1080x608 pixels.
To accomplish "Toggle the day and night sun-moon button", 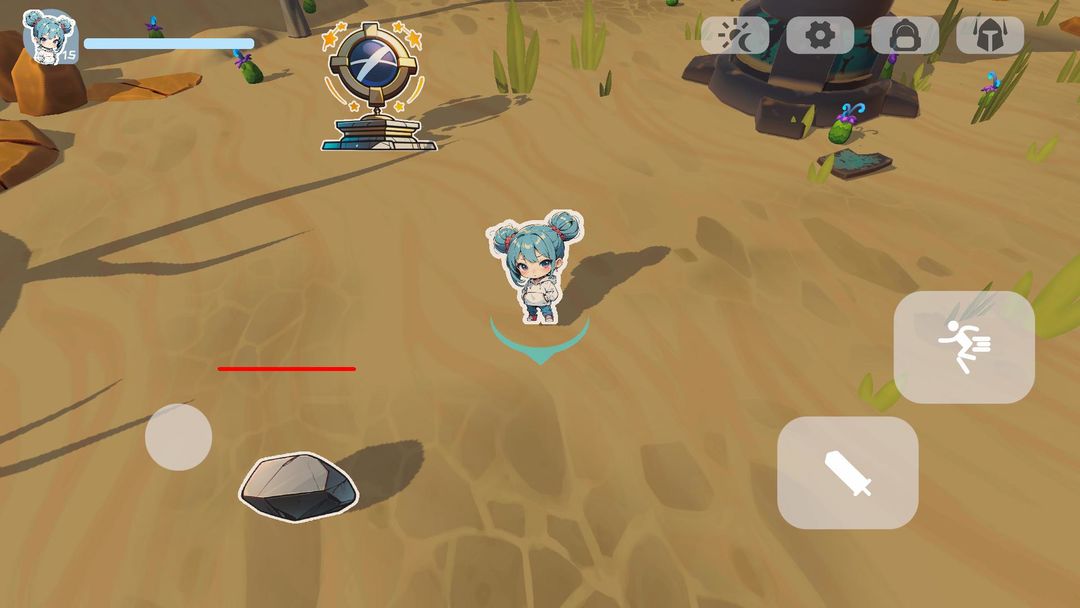I will point(735,36).
